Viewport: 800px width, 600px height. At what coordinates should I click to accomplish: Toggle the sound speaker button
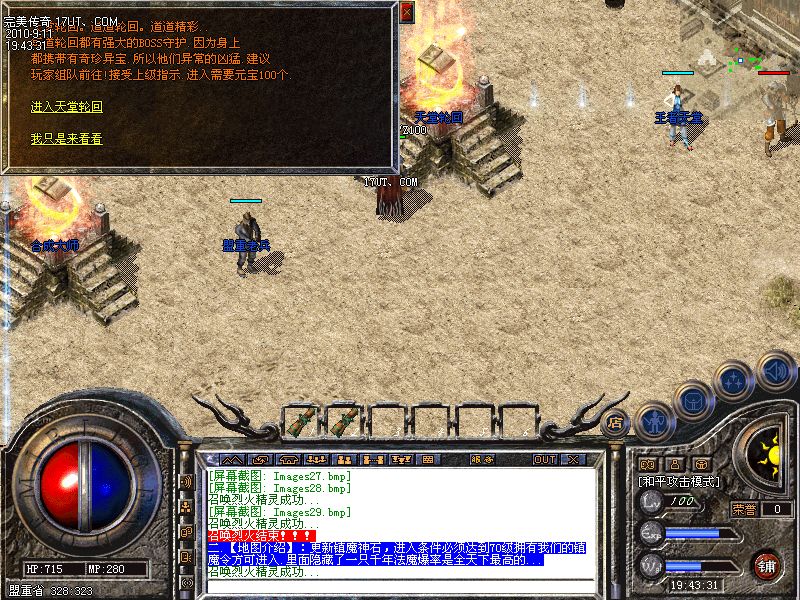tap(775, 371)
